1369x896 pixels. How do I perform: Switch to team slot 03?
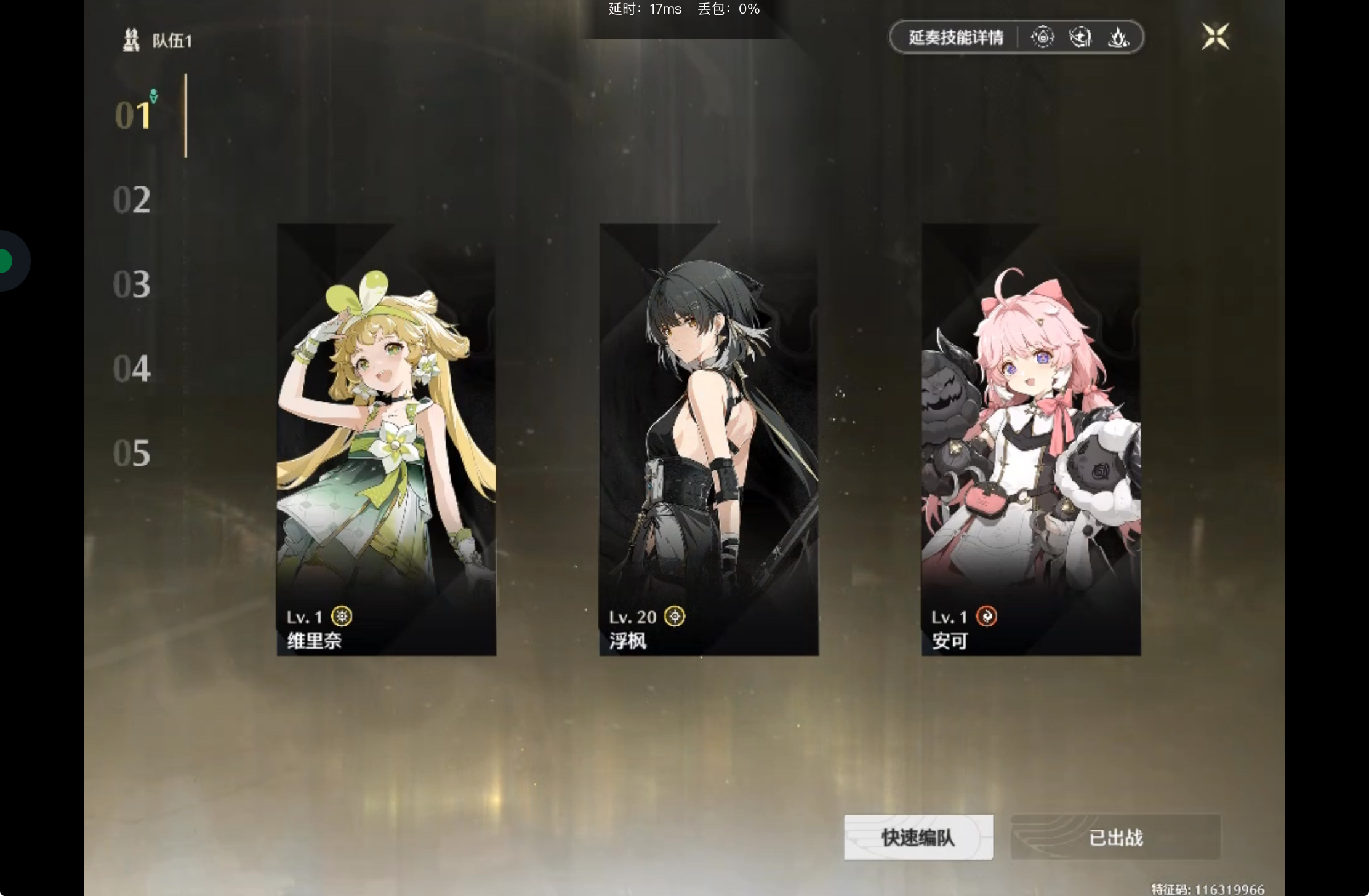(132, 284)
